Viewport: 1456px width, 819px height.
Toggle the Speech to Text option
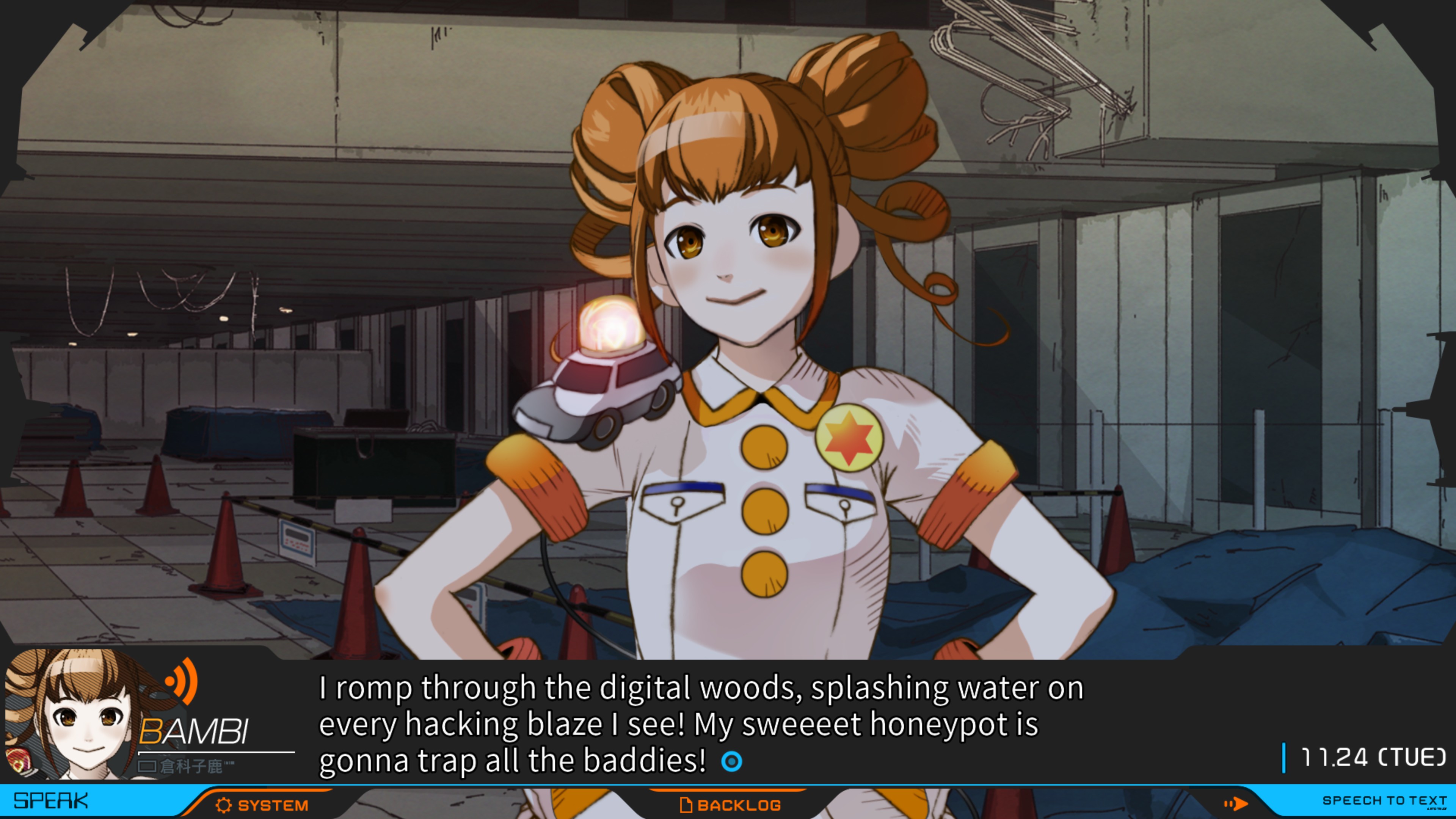[1384, 800]
